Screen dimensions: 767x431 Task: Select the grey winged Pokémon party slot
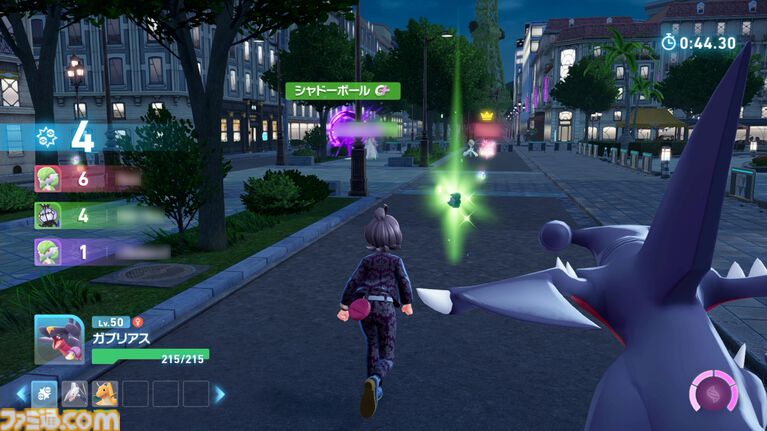pos(75,394)
